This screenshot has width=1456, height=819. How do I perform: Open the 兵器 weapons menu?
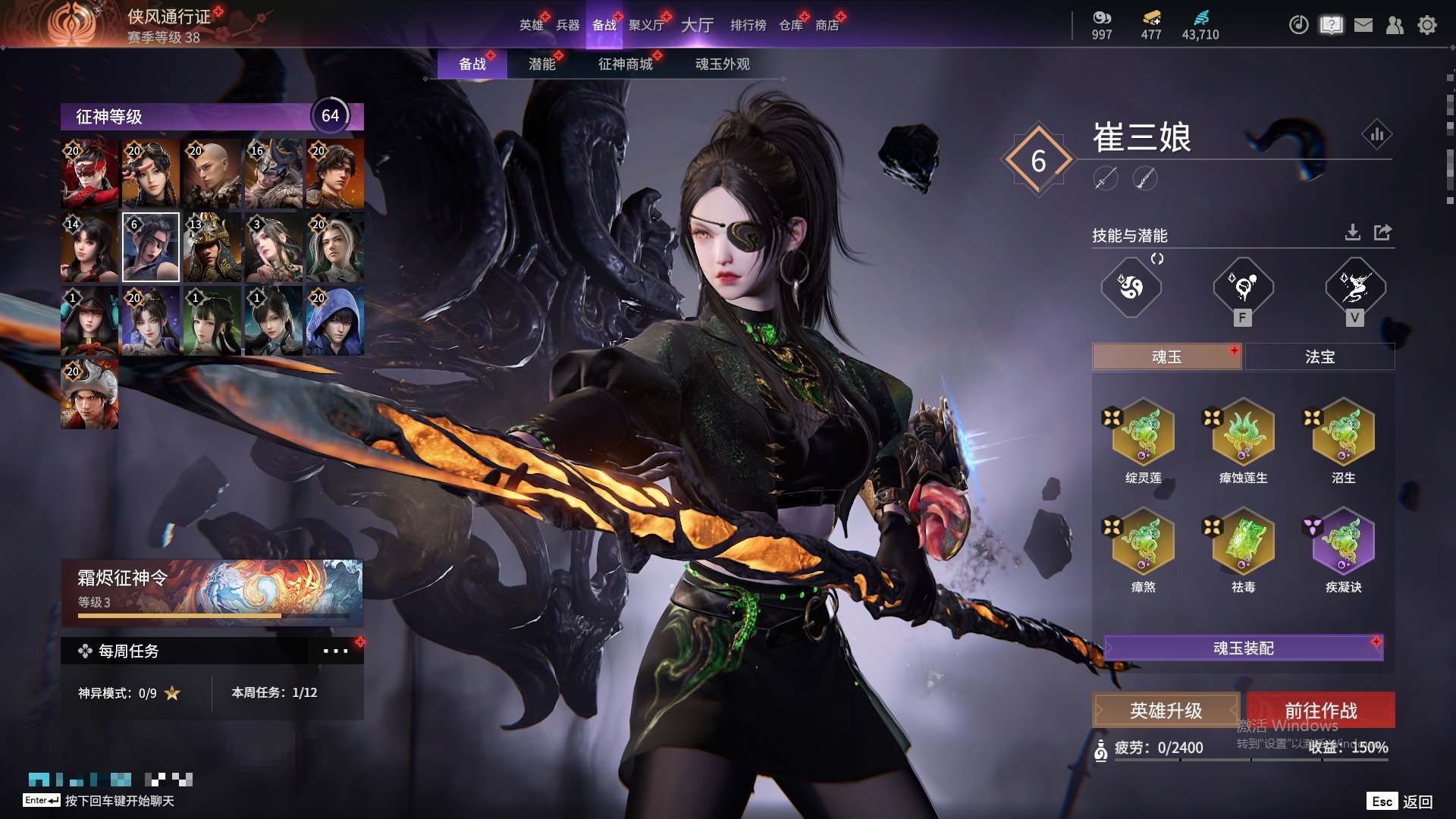(567, 25)
